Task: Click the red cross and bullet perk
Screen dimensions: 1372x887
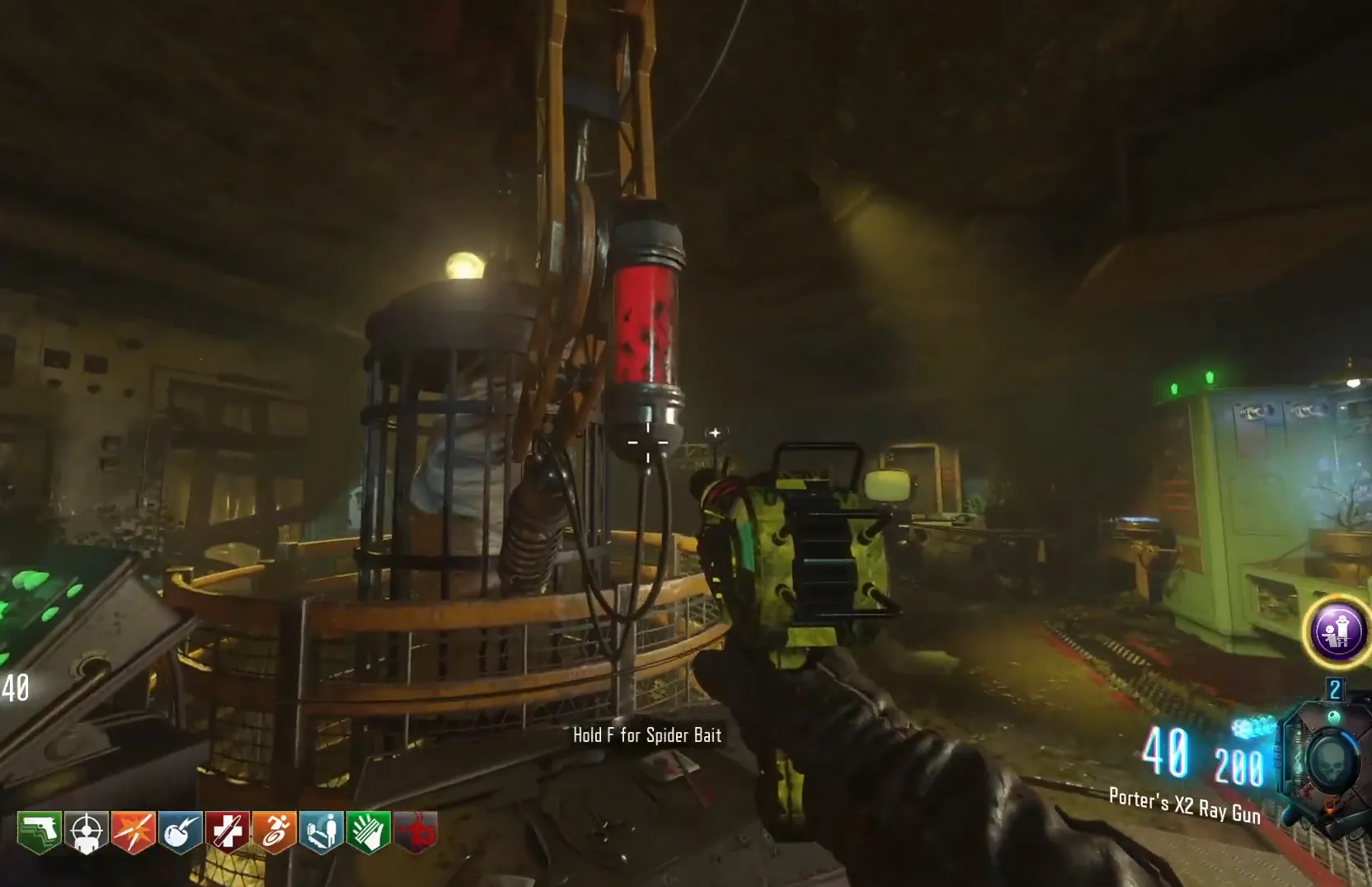Action: click(x=228, y=833)
